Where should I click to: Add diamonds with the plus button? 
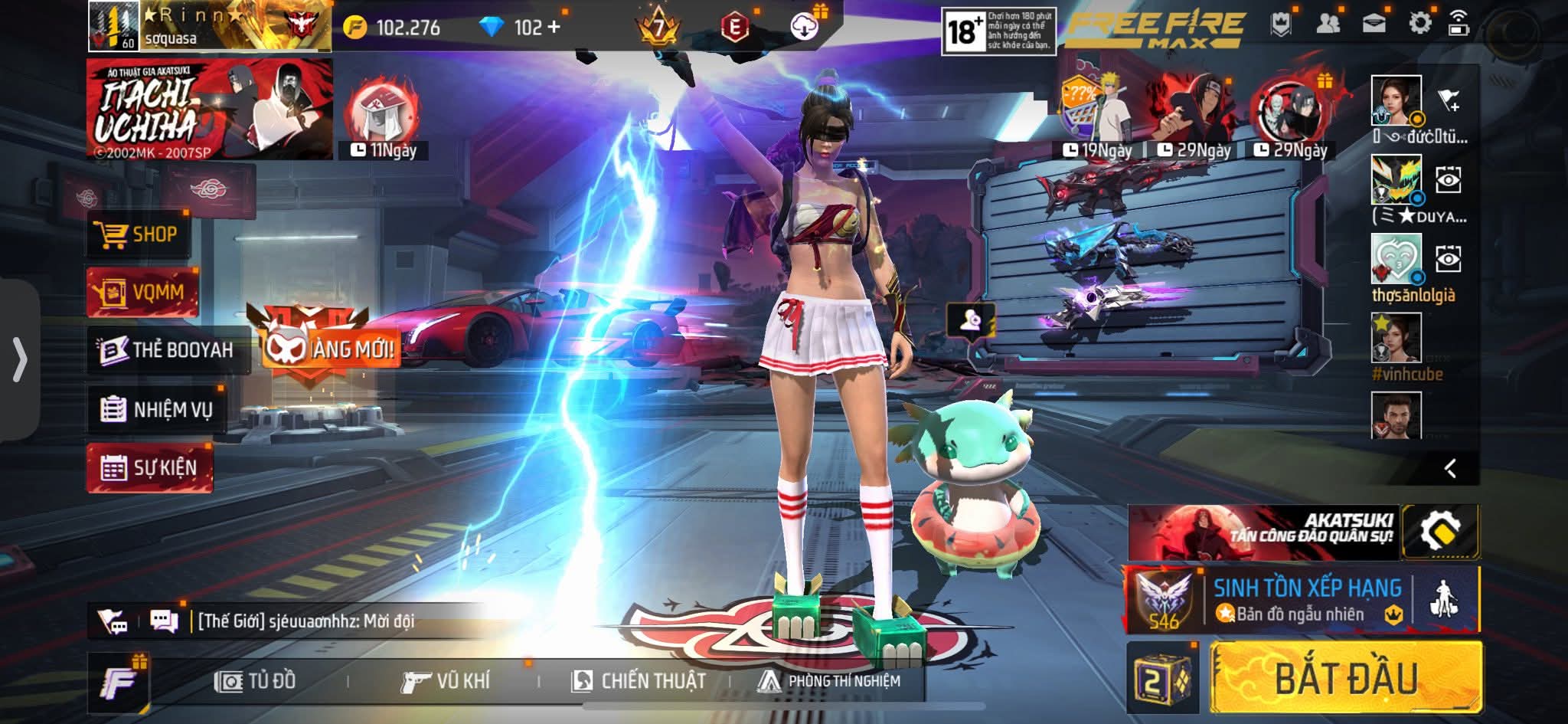pos(554,28)
